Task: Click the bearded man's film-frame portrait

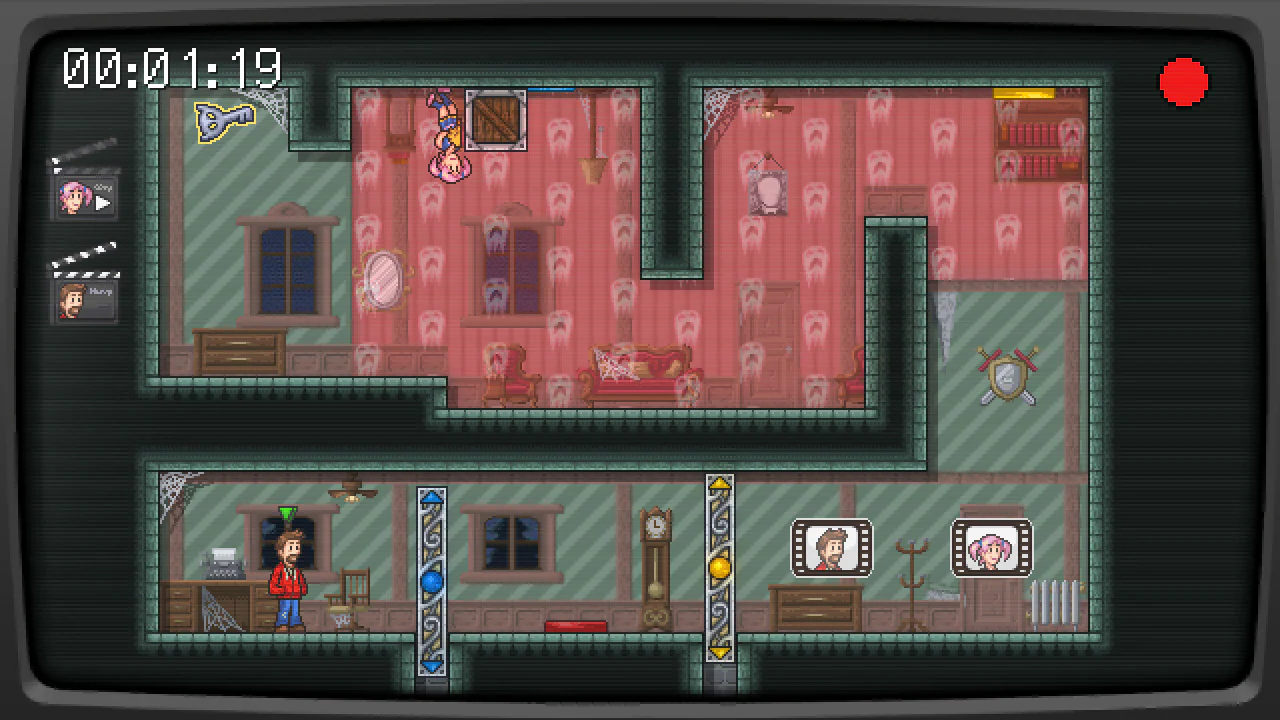Action: (x=832, y=547)
